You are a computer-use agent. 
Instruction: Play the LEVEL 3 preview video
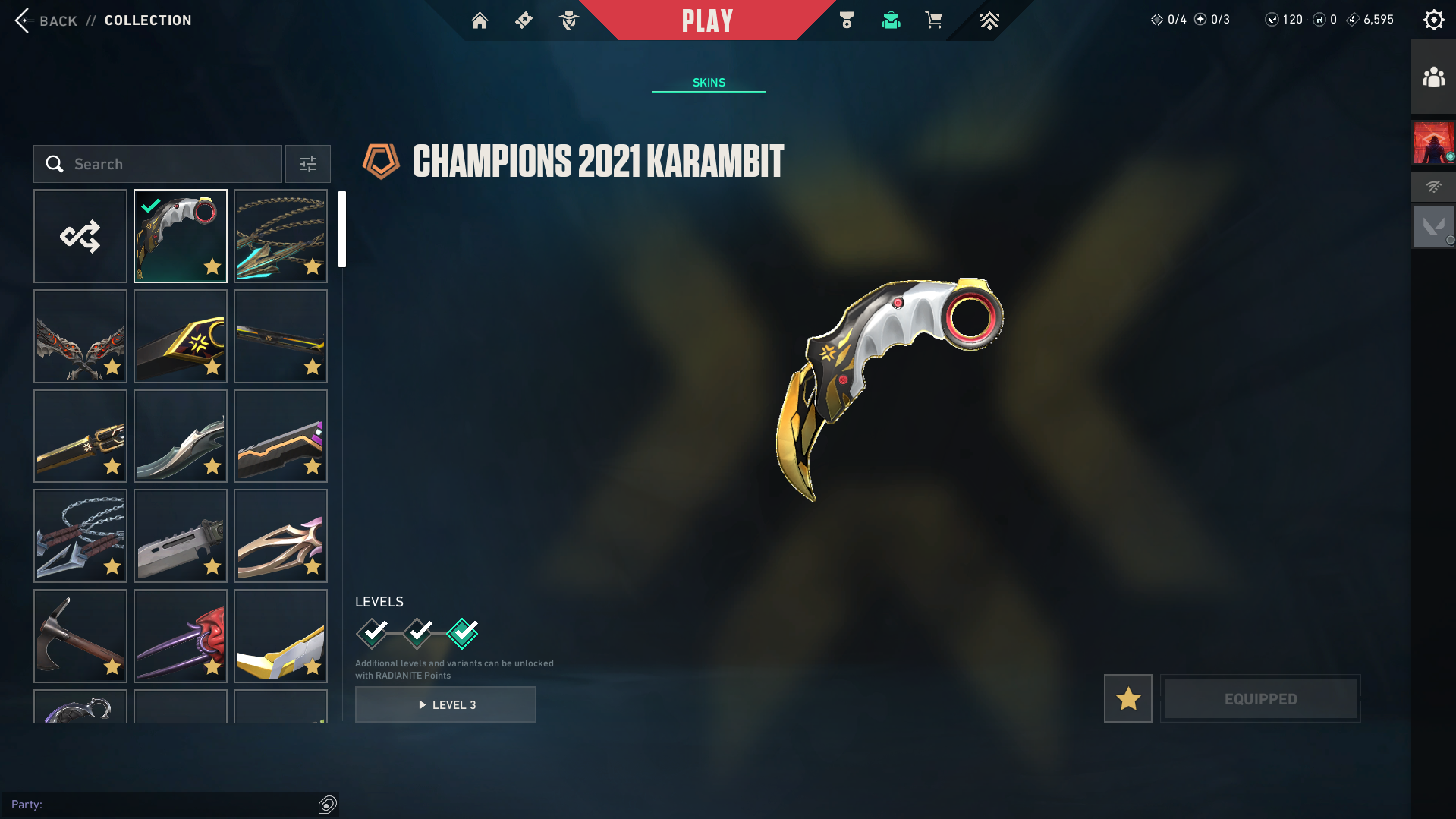(x=445, y=704)
